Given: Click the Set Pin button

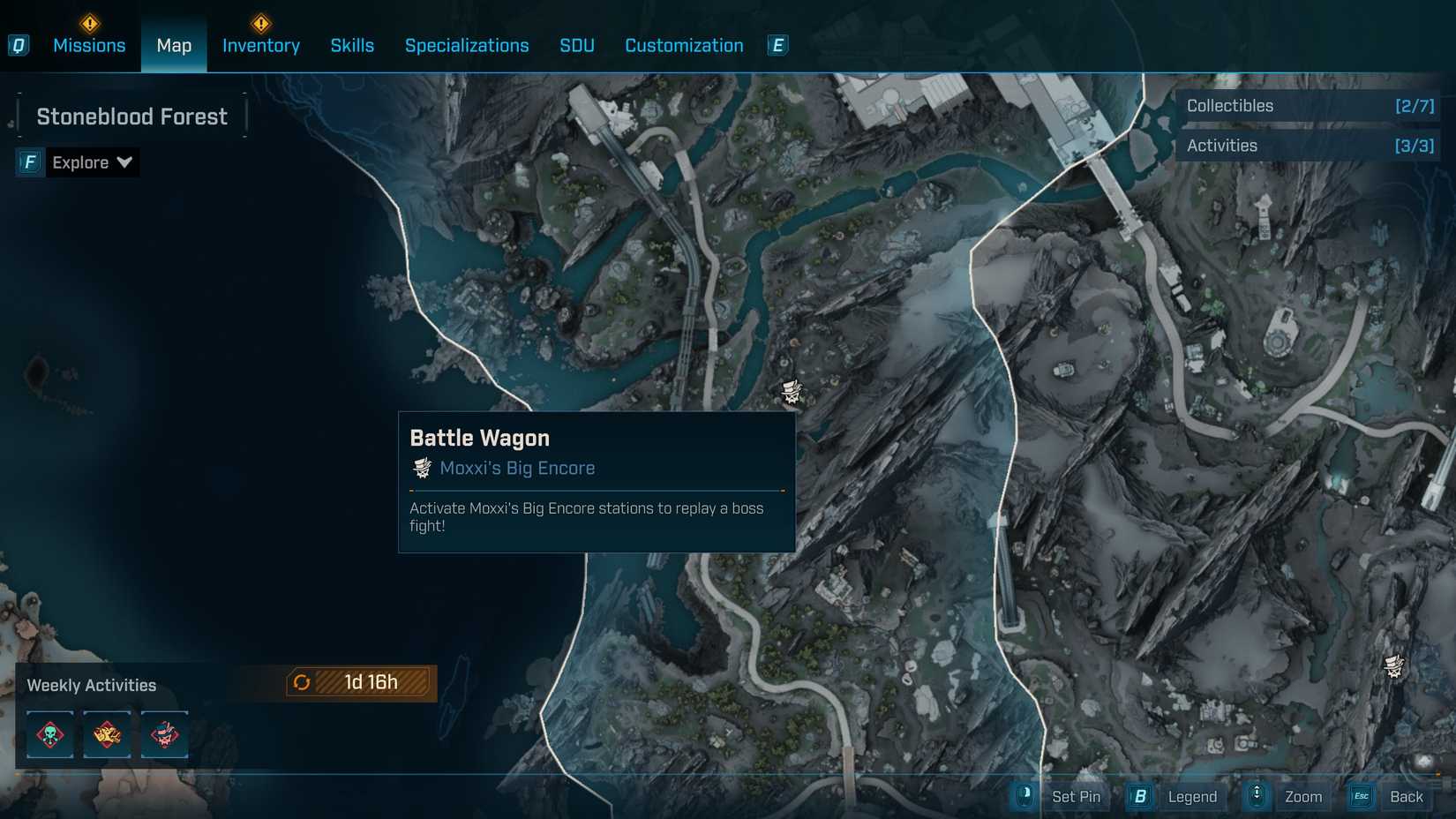Looking at the screenshot, I should pyautogui.click(x=1075, y=797).
